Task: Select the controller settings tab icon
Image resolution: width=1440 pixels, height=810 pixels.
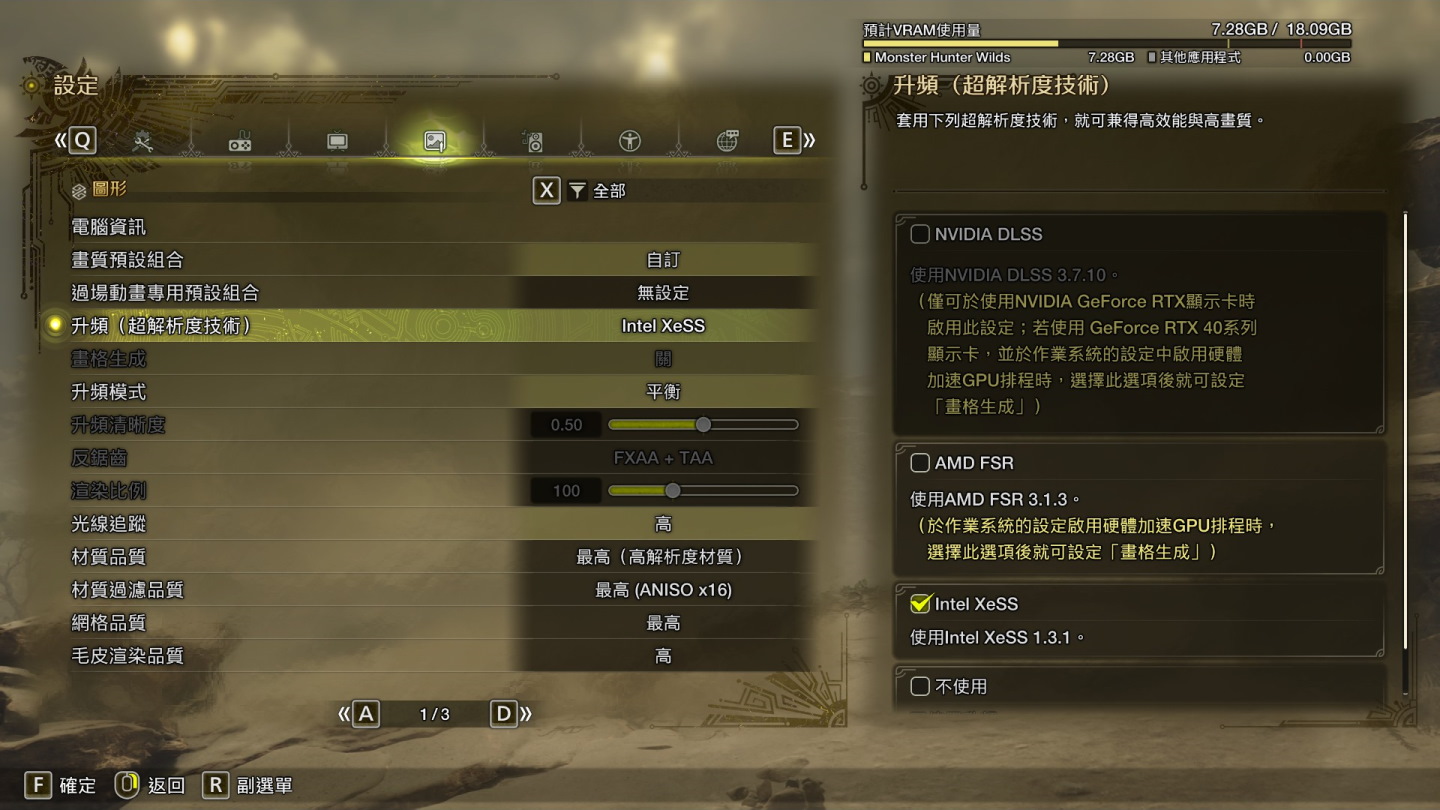Action: (x=241, y=140)
